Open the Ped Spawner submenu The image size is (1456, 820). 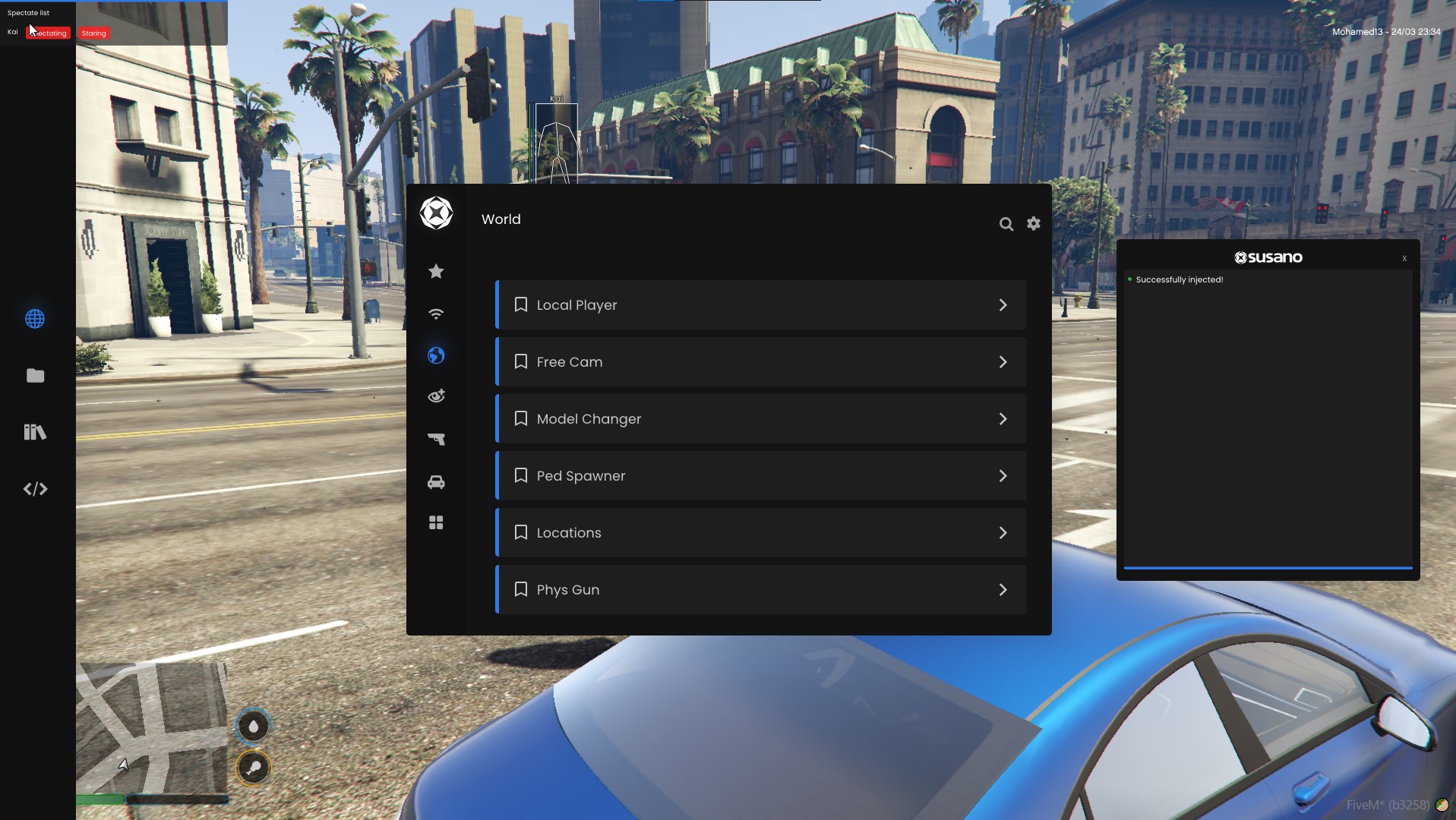[760, 476]
